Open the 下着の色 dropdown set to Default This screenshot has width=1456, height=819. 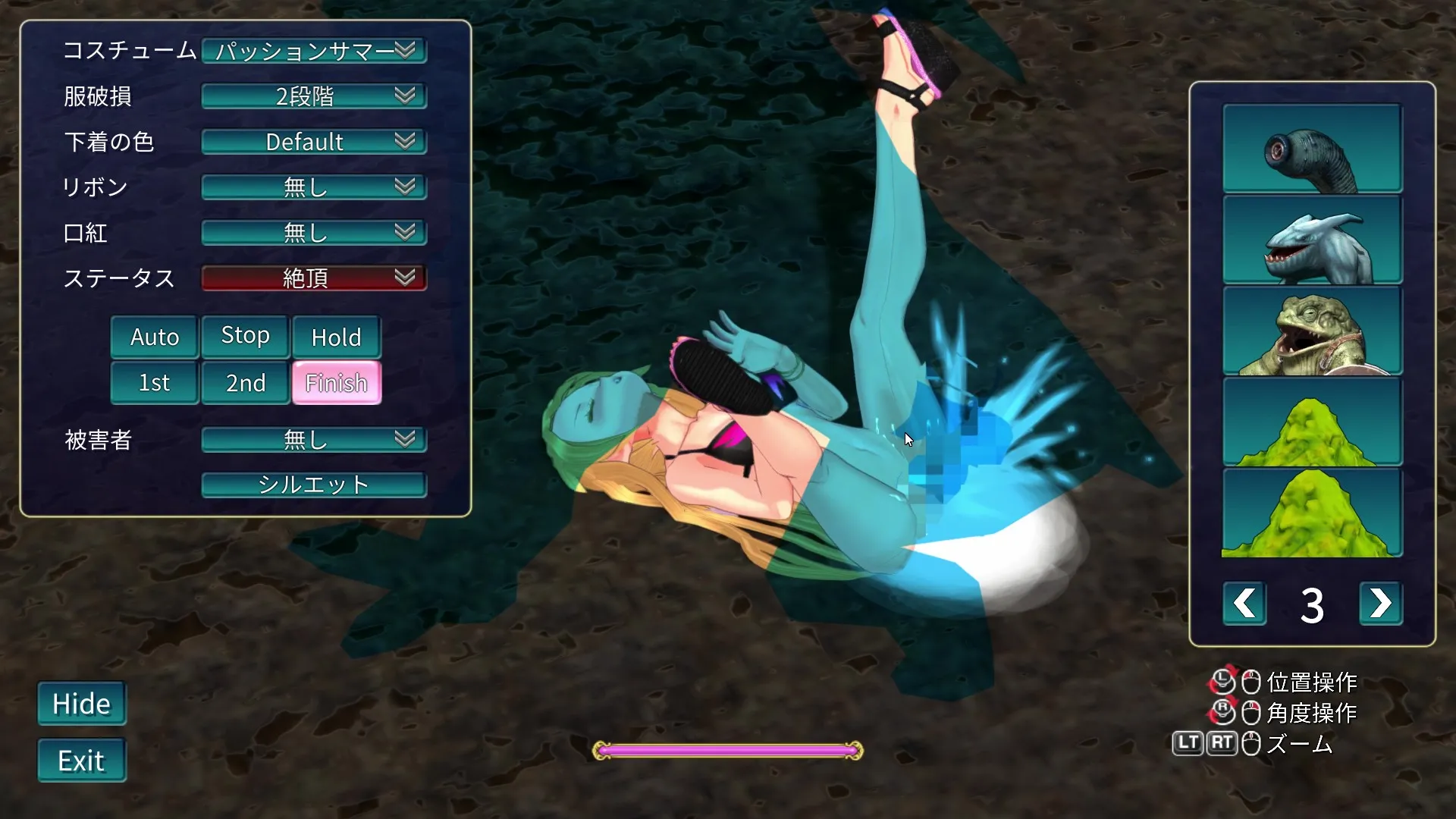(314, 142)
